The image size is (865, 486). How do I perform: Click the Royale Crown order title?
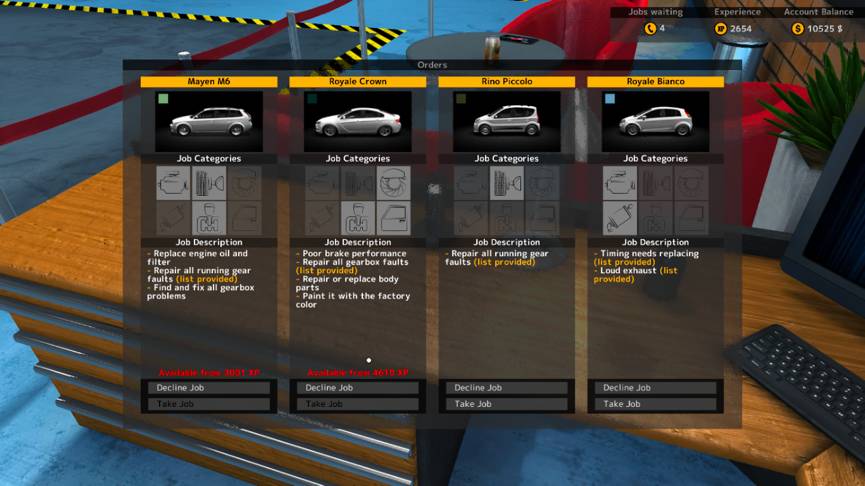[358, 82]
